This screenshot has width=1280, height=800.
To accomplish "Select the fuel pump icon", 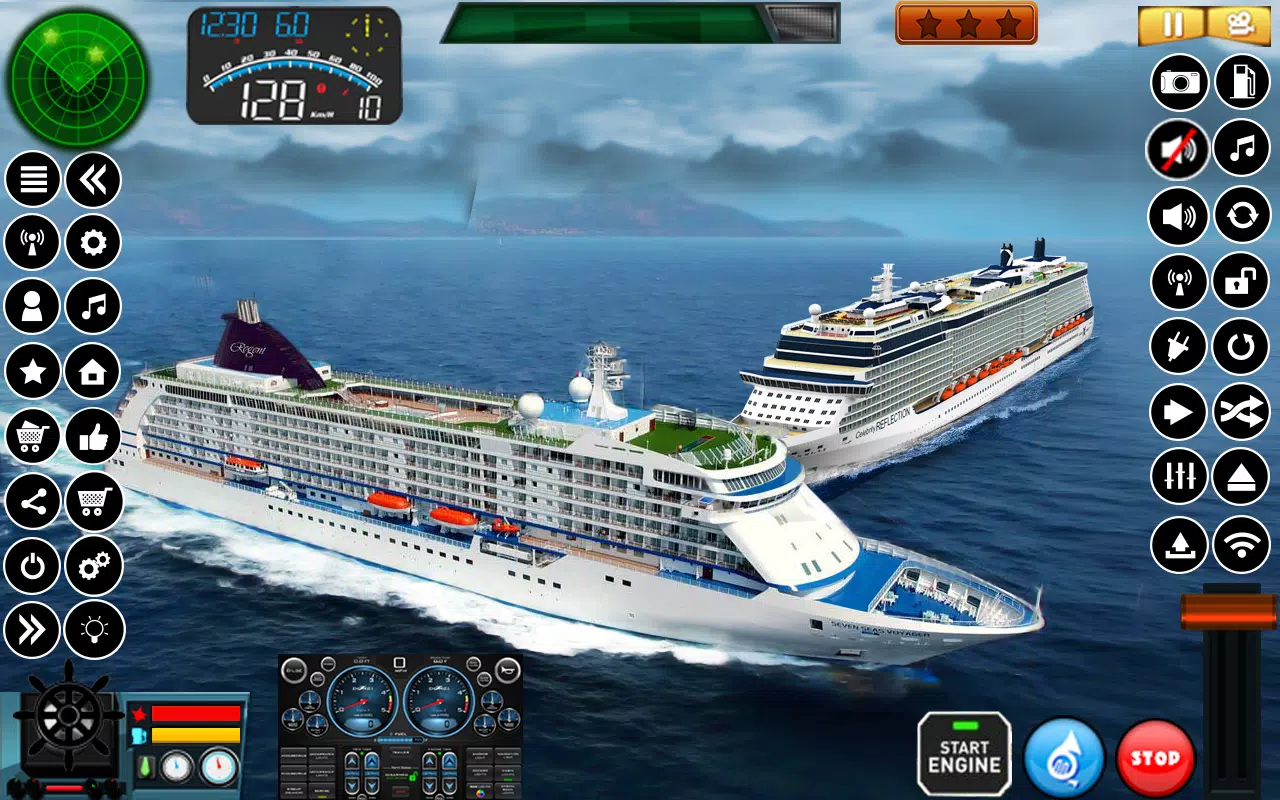I will tap(1241, 82).
